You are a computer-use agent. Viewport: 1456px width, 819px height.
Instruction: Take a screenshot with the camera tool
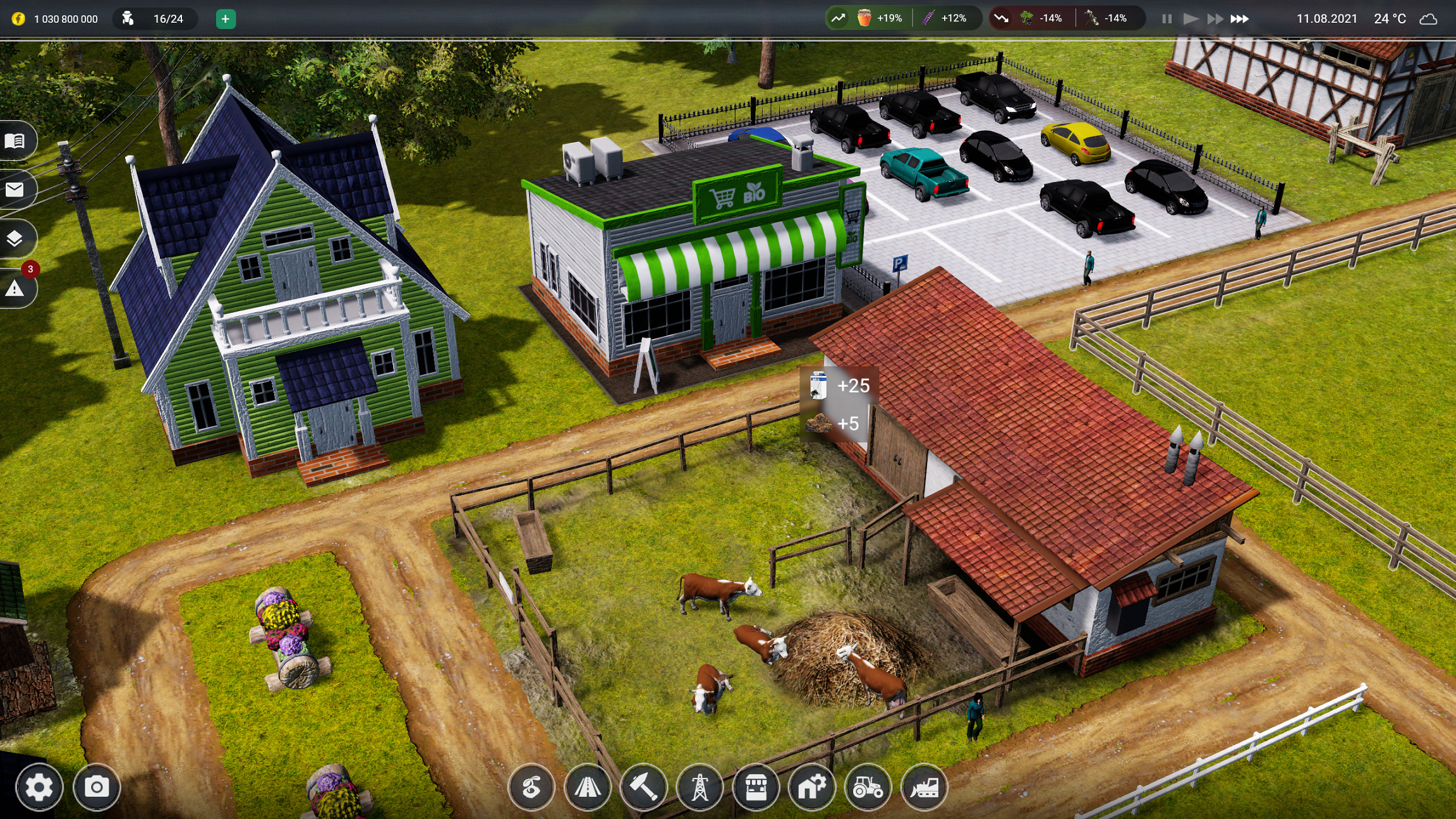pos(98,787)
